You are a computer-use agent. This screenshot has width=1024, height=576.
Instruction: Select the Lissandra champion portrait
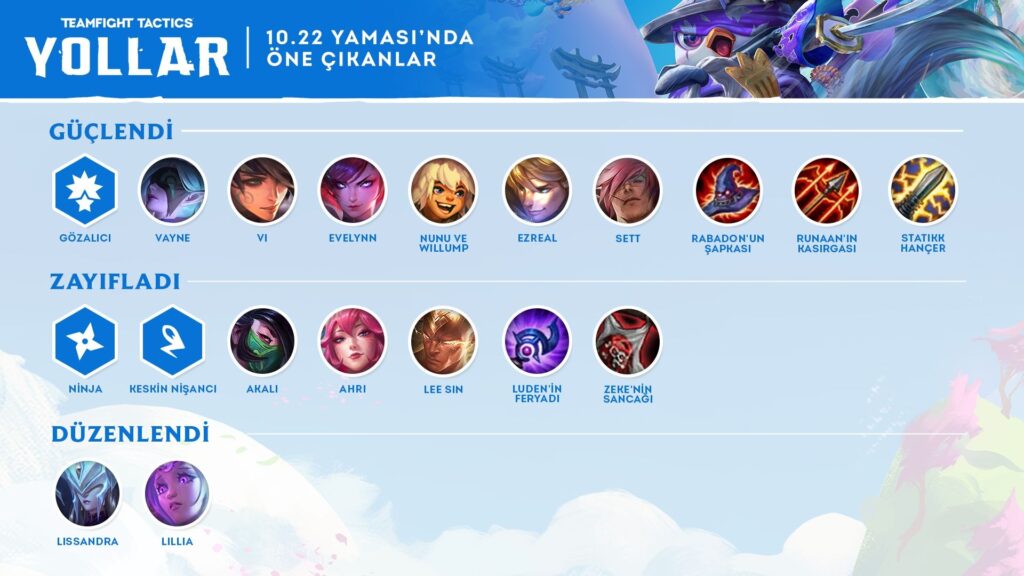point(87,494)
